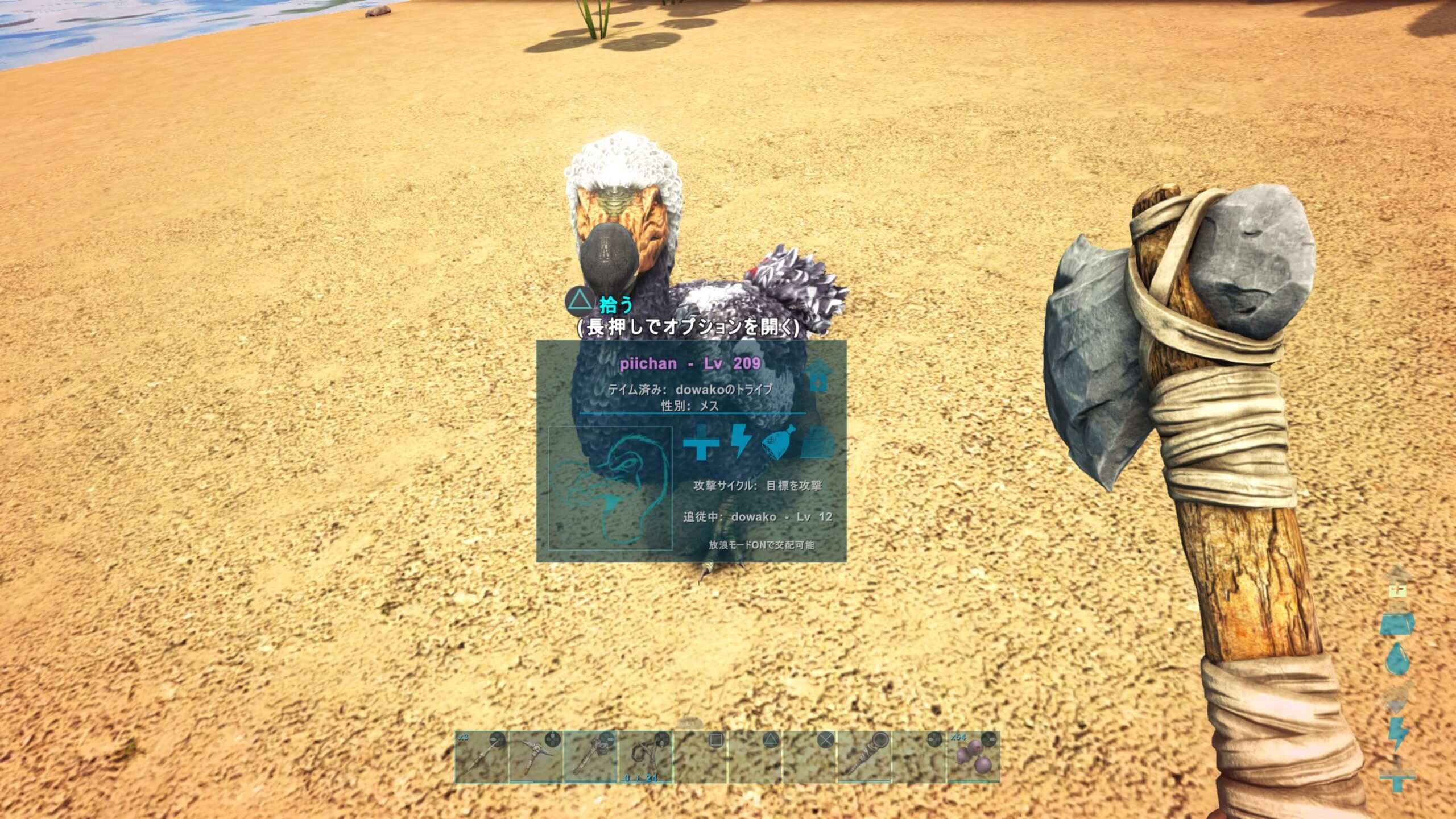Select the slingshot slot showing 0 / 24

point(645,757)
